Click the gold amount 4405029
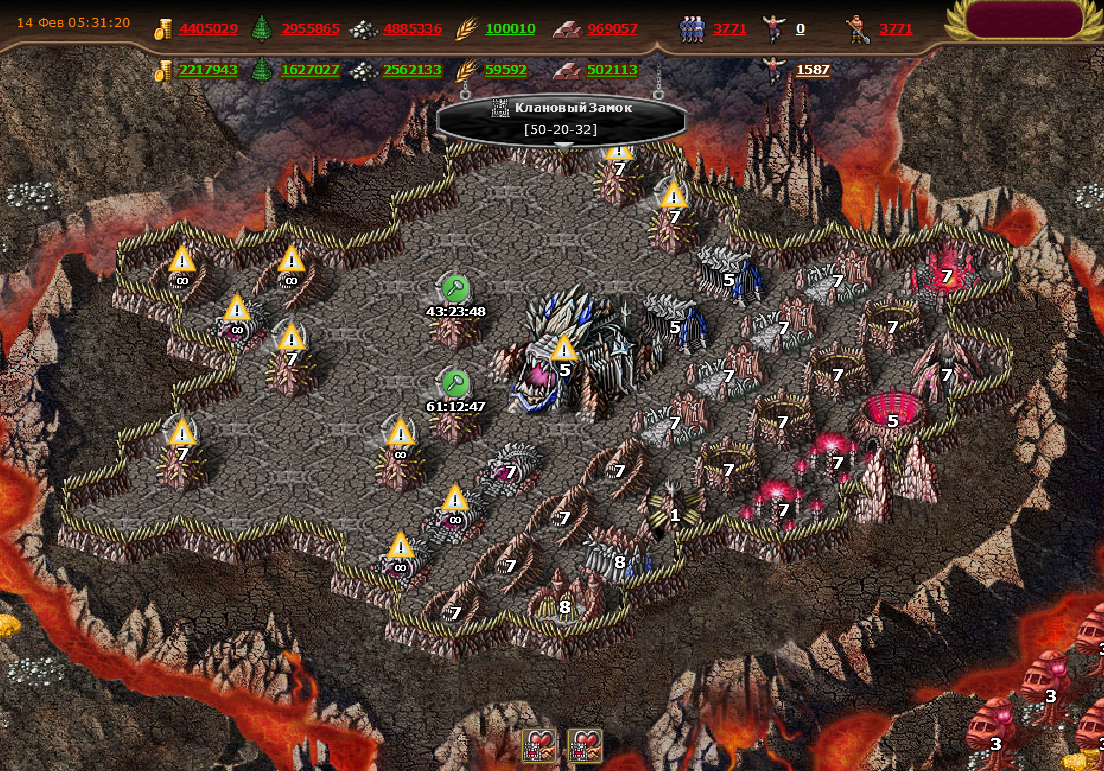 208,29
